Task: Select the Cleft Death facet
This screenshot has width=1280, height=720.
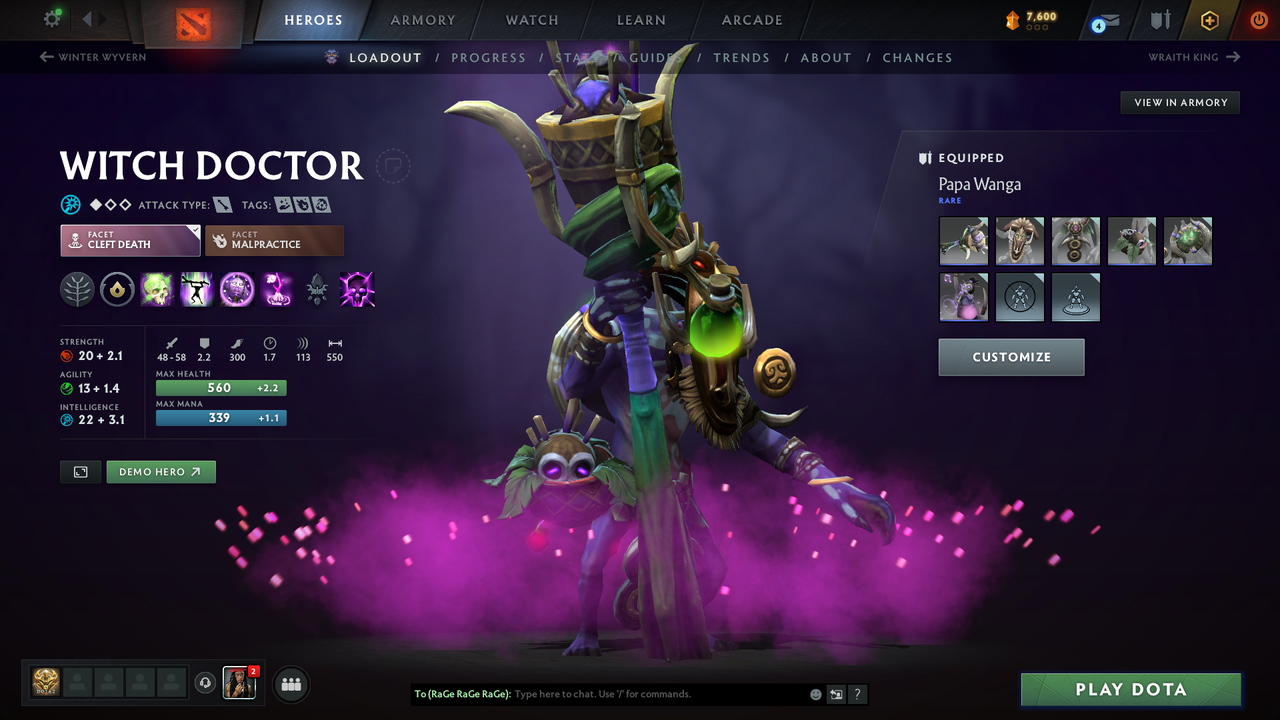Action: (129, 240)
